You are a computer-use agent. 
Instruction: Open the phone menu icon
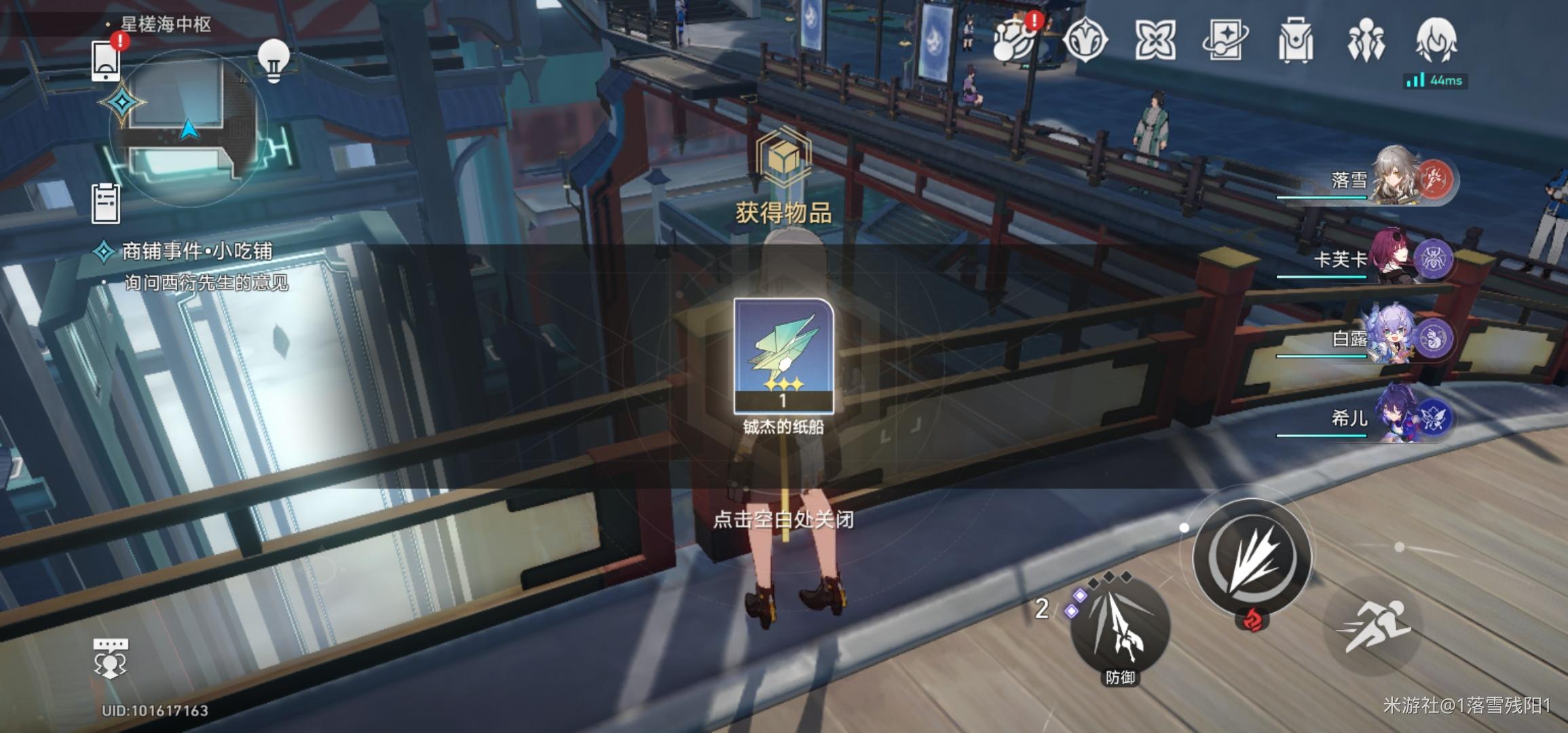tap(107, 61)
